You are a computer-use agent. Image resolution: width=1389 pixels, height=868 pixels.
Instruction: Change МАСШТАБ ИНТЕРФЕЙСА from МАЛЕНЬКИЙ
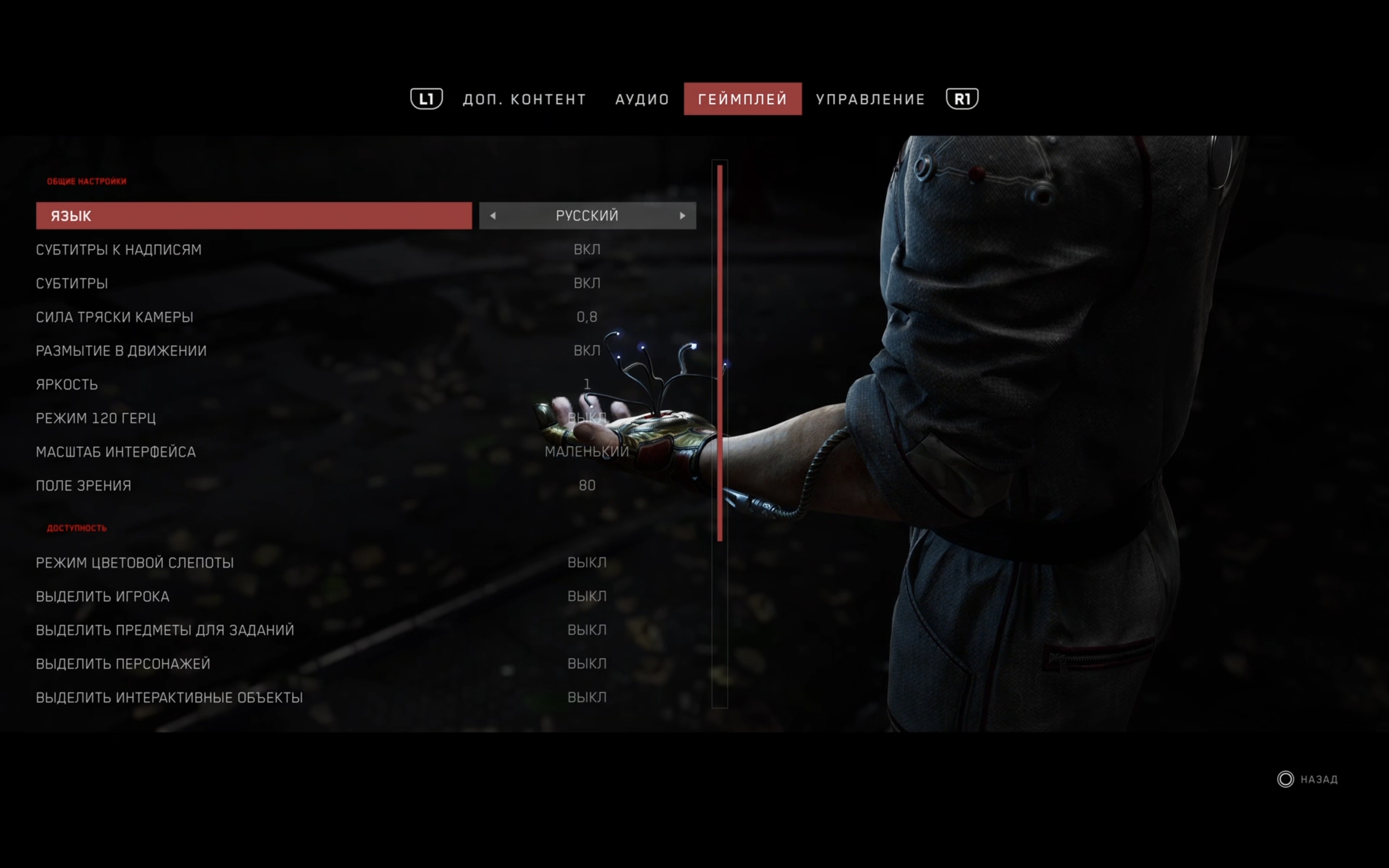[587, 451]
